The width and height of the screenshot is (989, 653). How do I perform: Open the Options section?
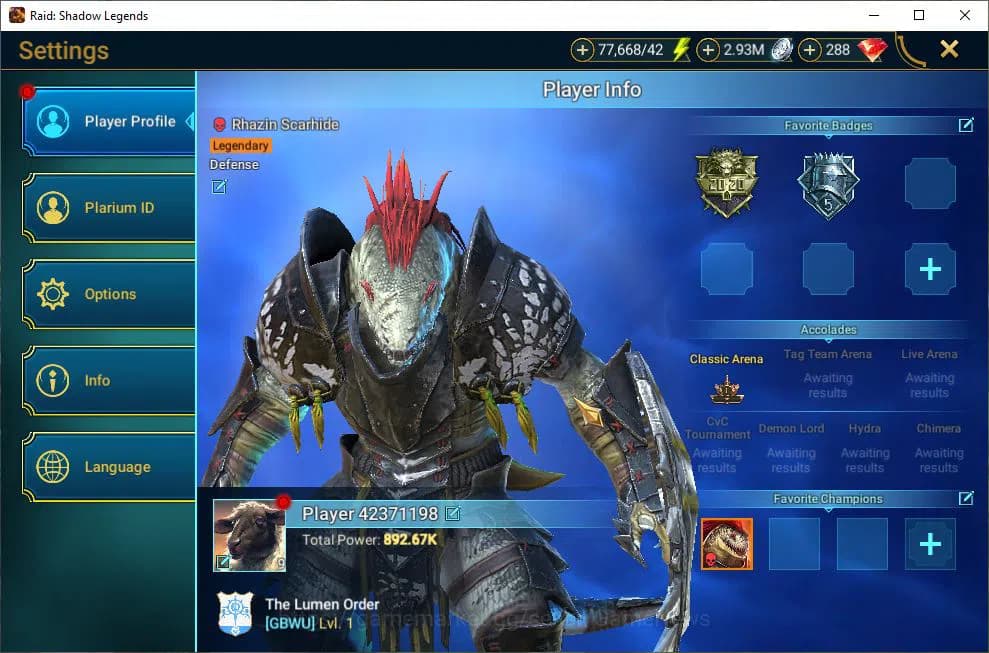pyautogui.click(x=108, y=294)
